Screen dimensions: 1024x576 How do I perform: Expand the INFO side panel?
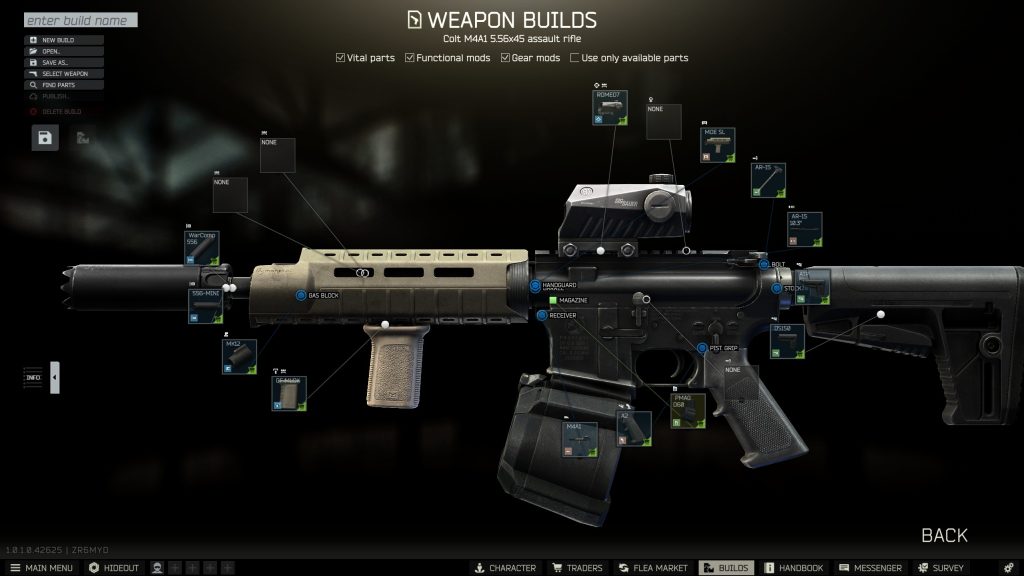tap(54, 377)
